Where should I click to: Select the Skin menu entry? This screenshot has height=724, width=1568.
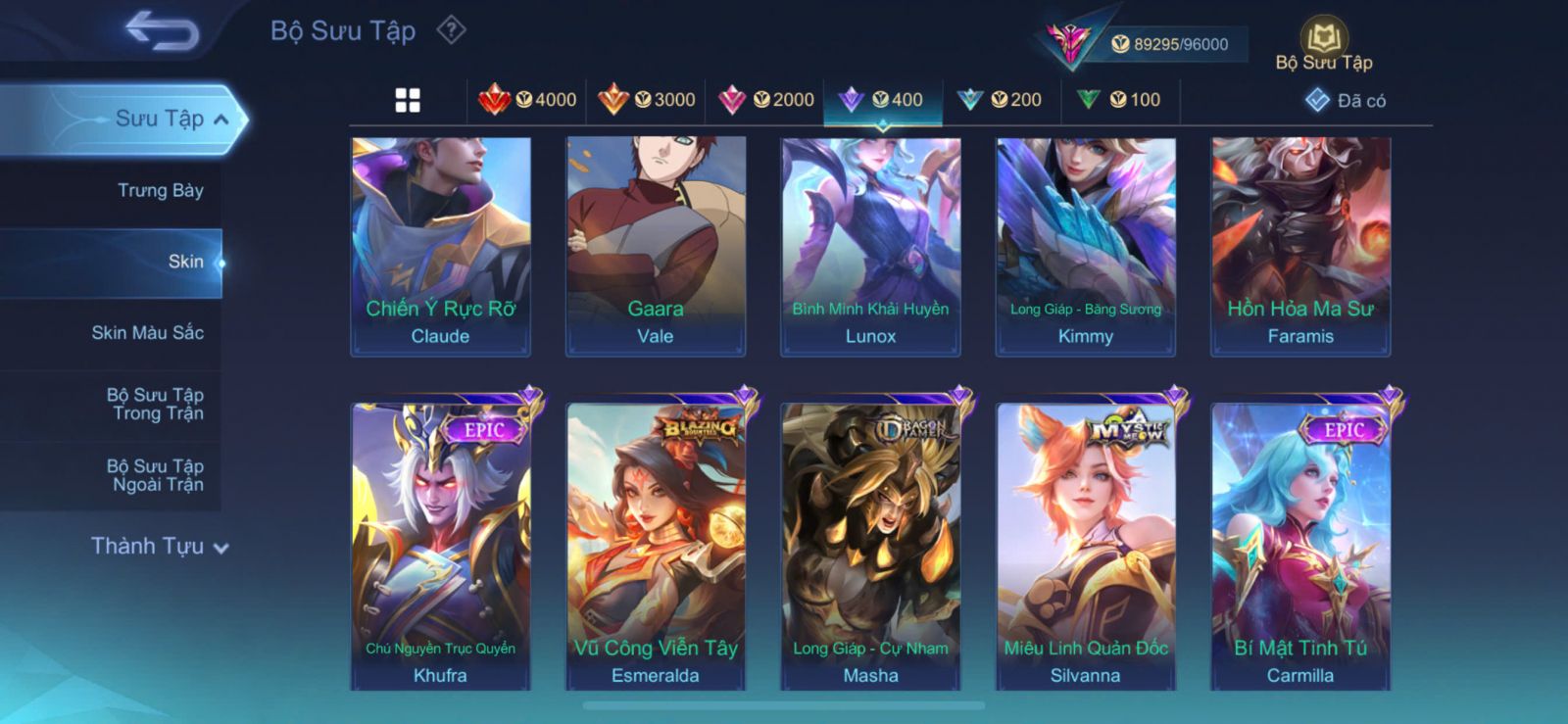[x=185, y=262]
